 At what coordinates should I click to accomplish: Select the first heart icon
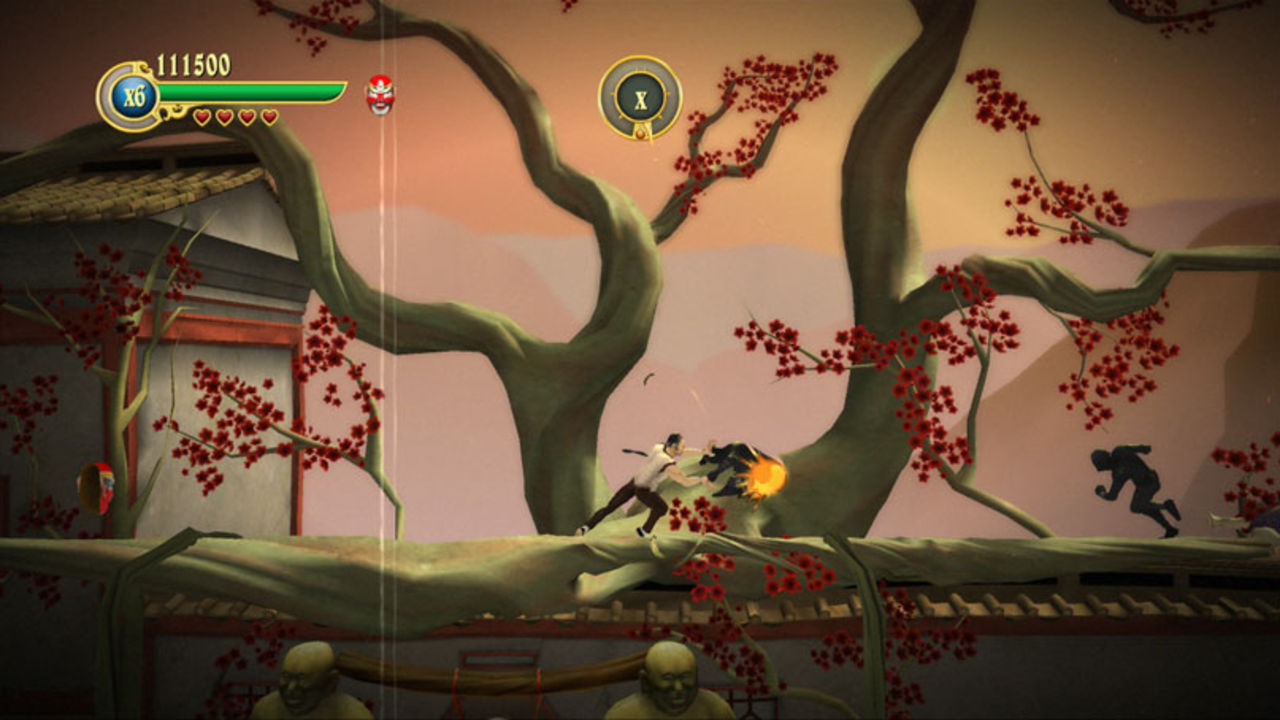[203, 116]
